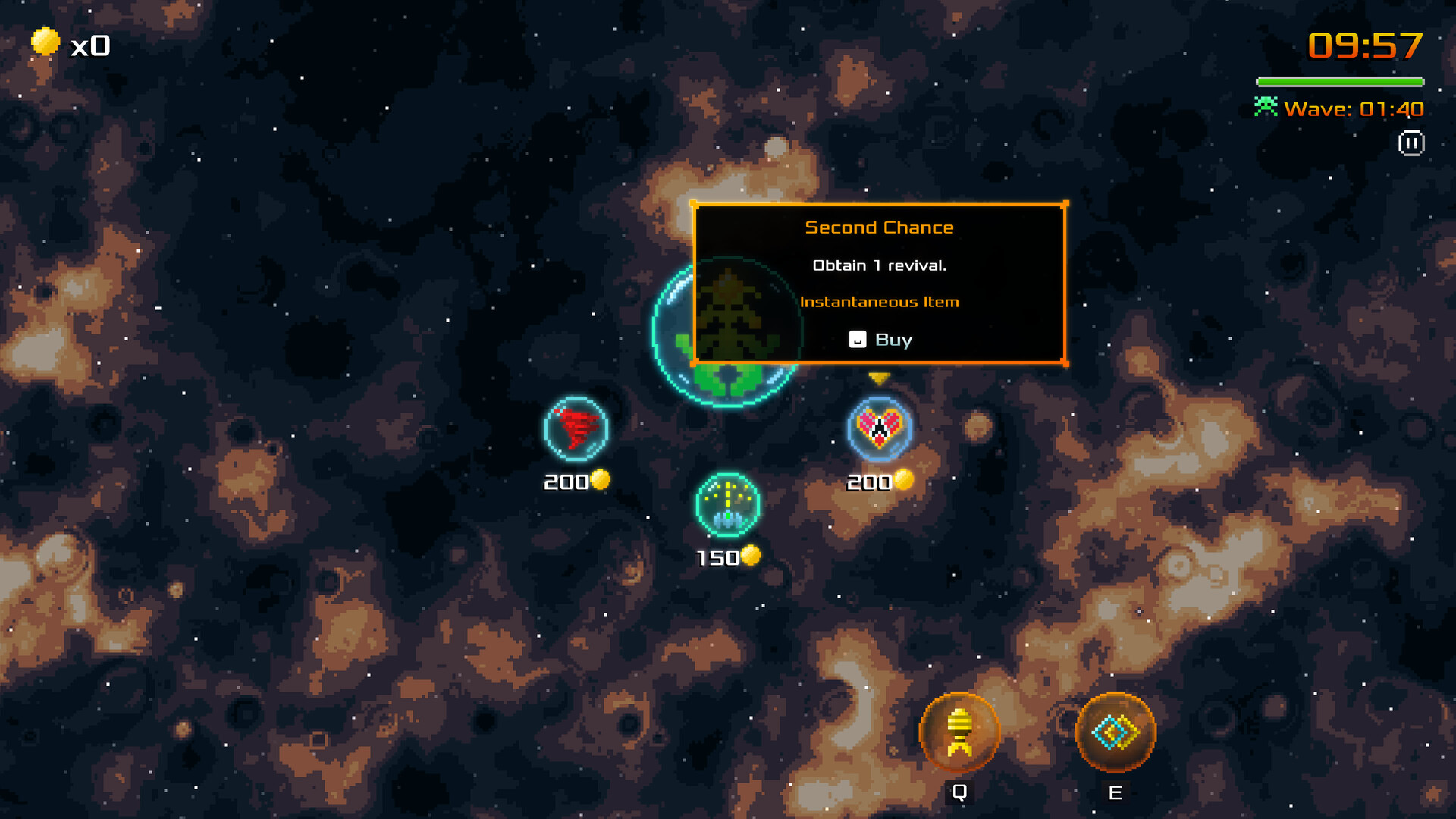Click the green wave progress bar
Image resolution: width=1456 pixels, height=819 pixels.
[x=1339, y=80]
